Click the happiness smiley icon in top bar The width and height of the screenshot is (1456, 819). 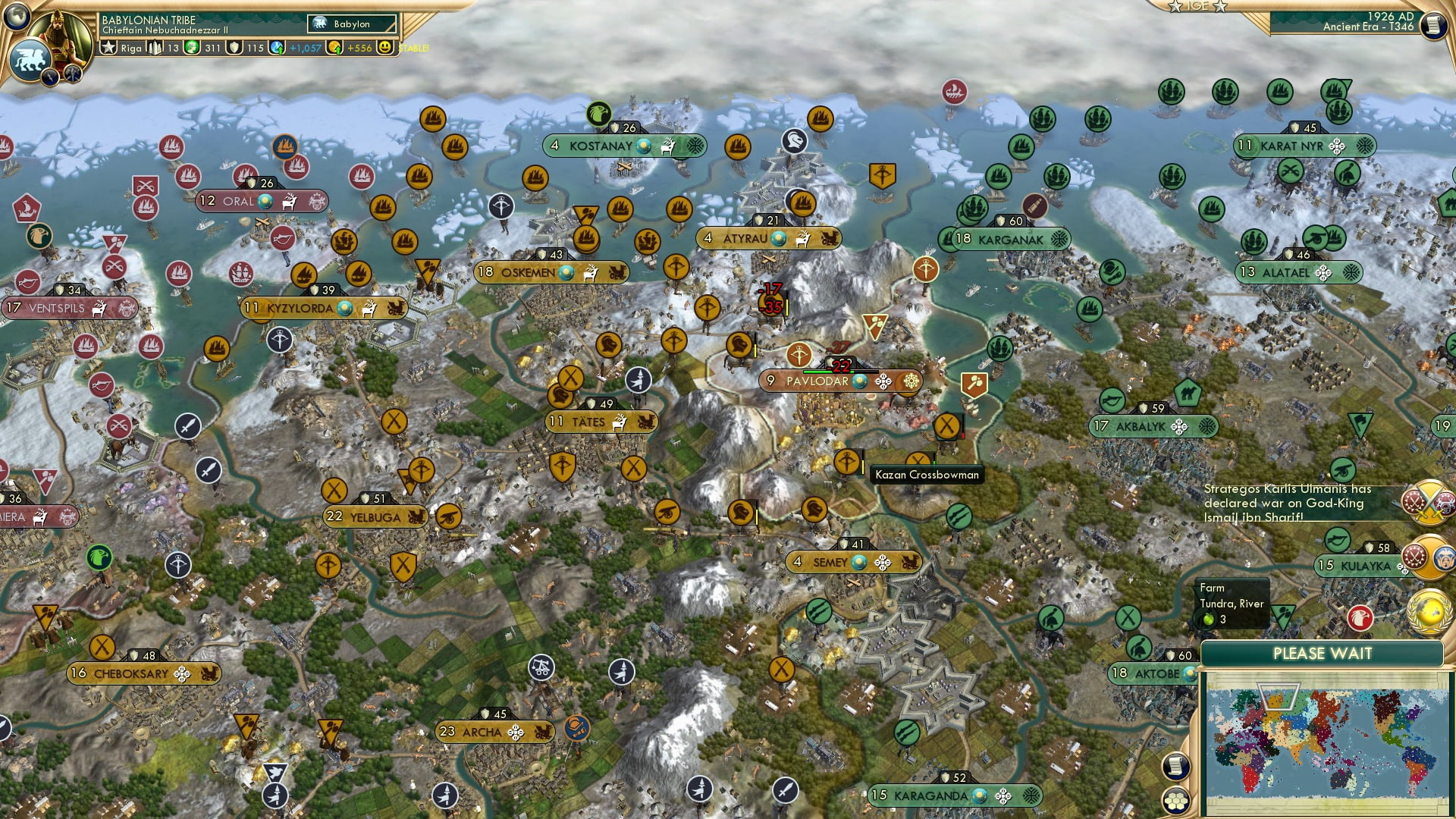[387, 47]
